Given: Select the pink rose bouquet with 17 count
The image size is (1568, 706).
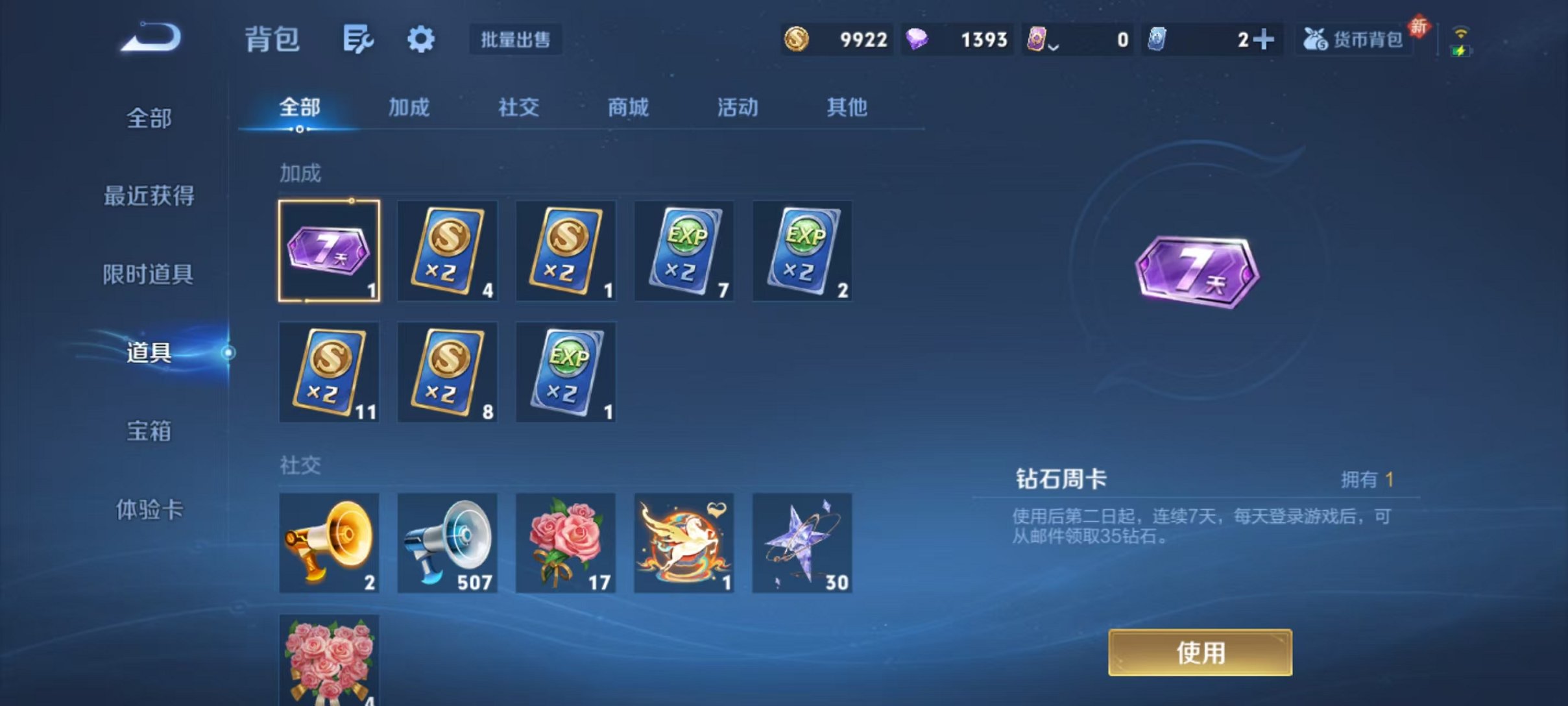Looking at the screenshot, I should coord(565,543).
